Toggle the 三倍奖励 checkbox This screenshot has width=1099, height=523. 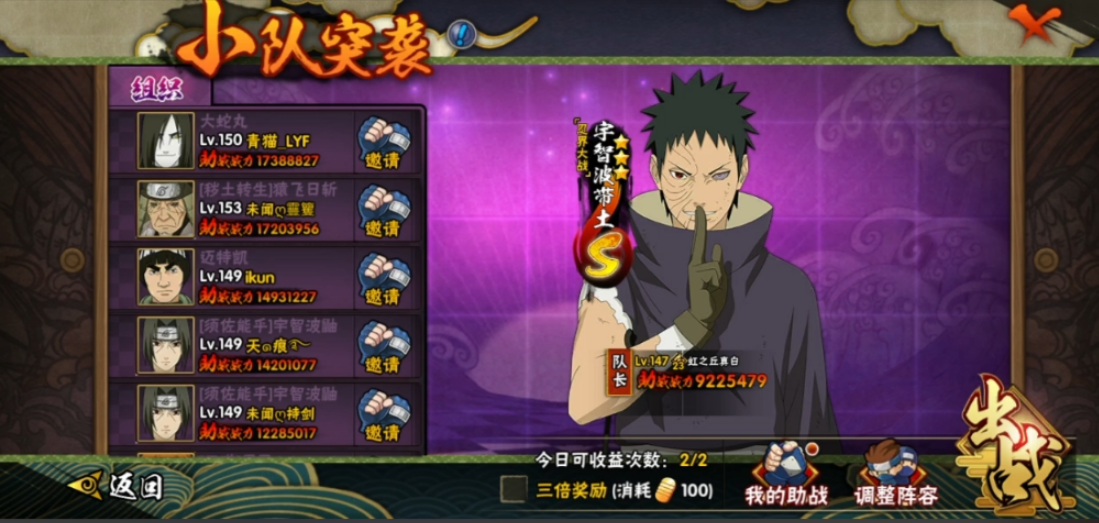[x=514, y=489]
